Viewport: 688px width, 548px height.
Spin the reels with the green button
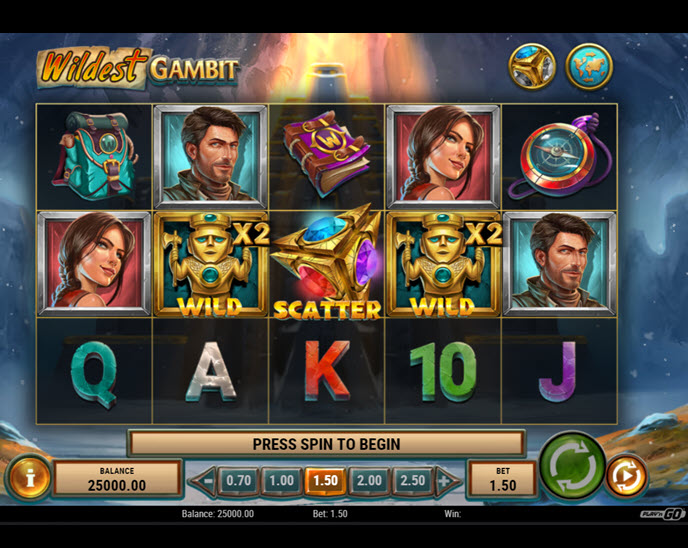click(573, 466)
